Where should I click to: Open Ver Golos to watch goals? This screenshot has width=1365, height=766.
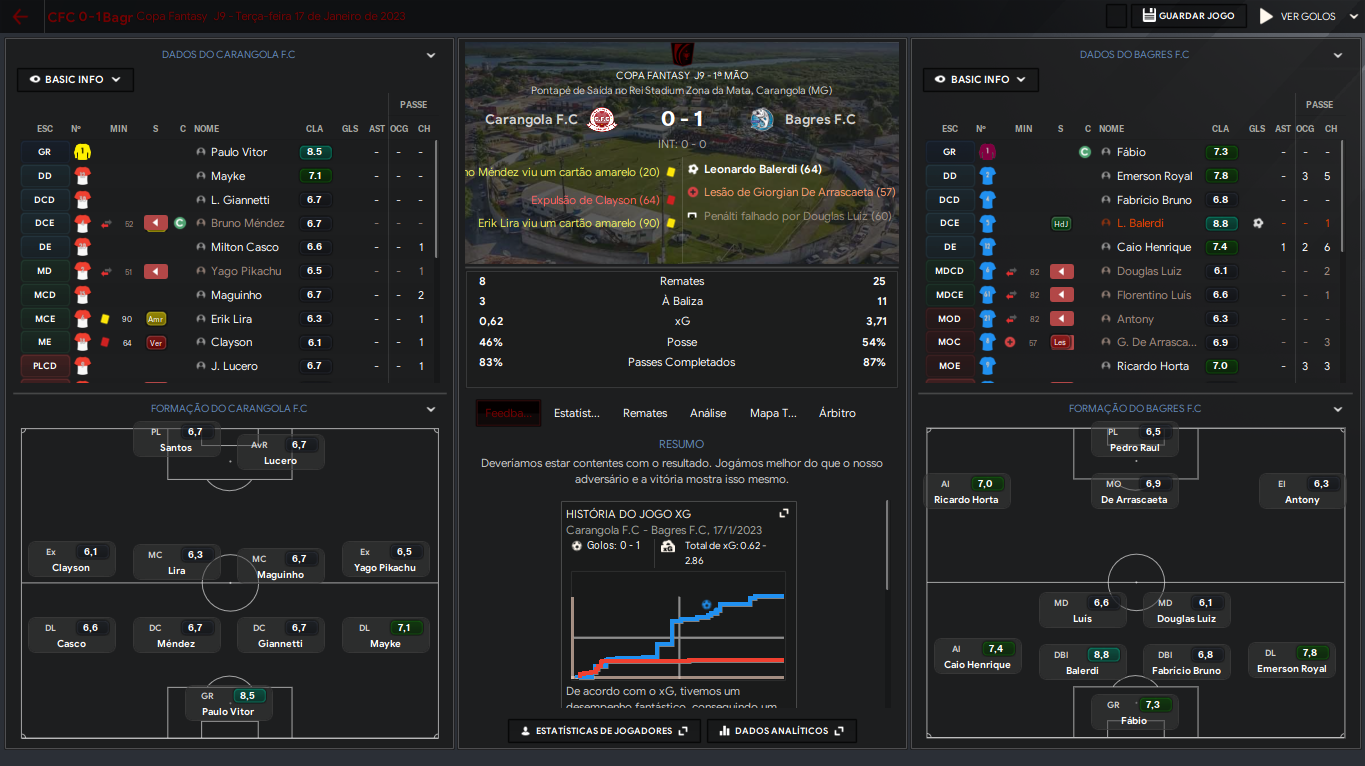tap(1297, 16)
